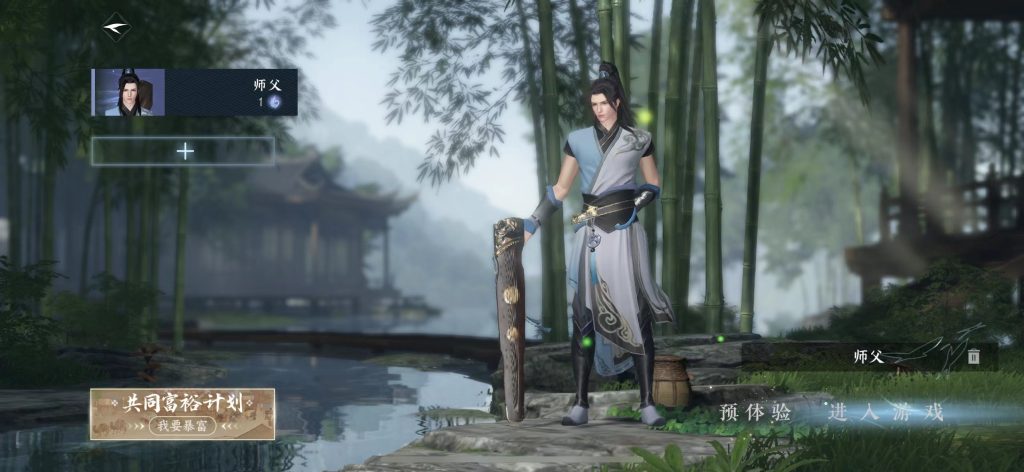Create a new character with plus slot
The width and height of the screenshot is (1024, 472).
tap(184, 151)
